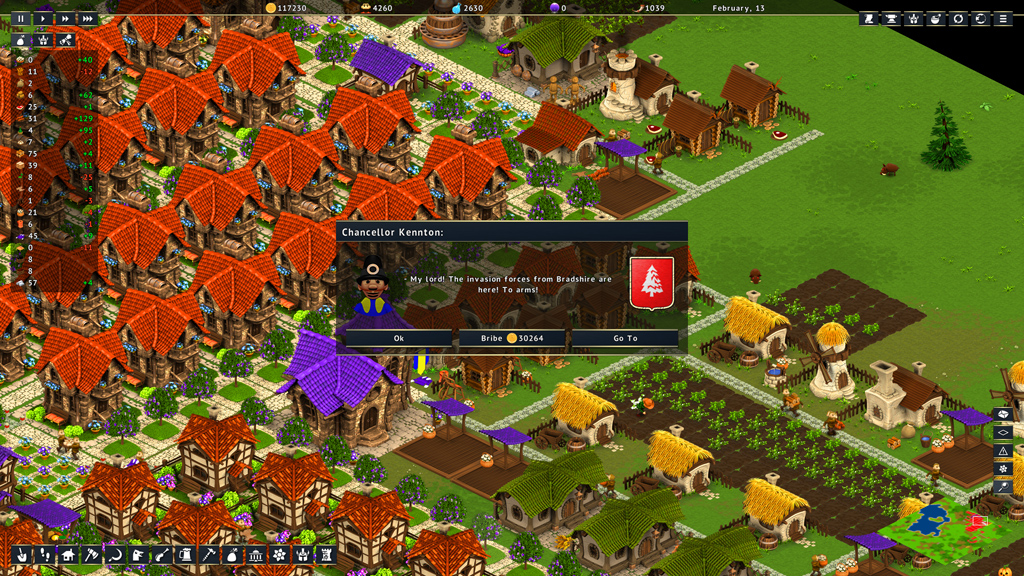Set game to normal play speed
Screen dimensions: 1024x576
click(43, 18)
